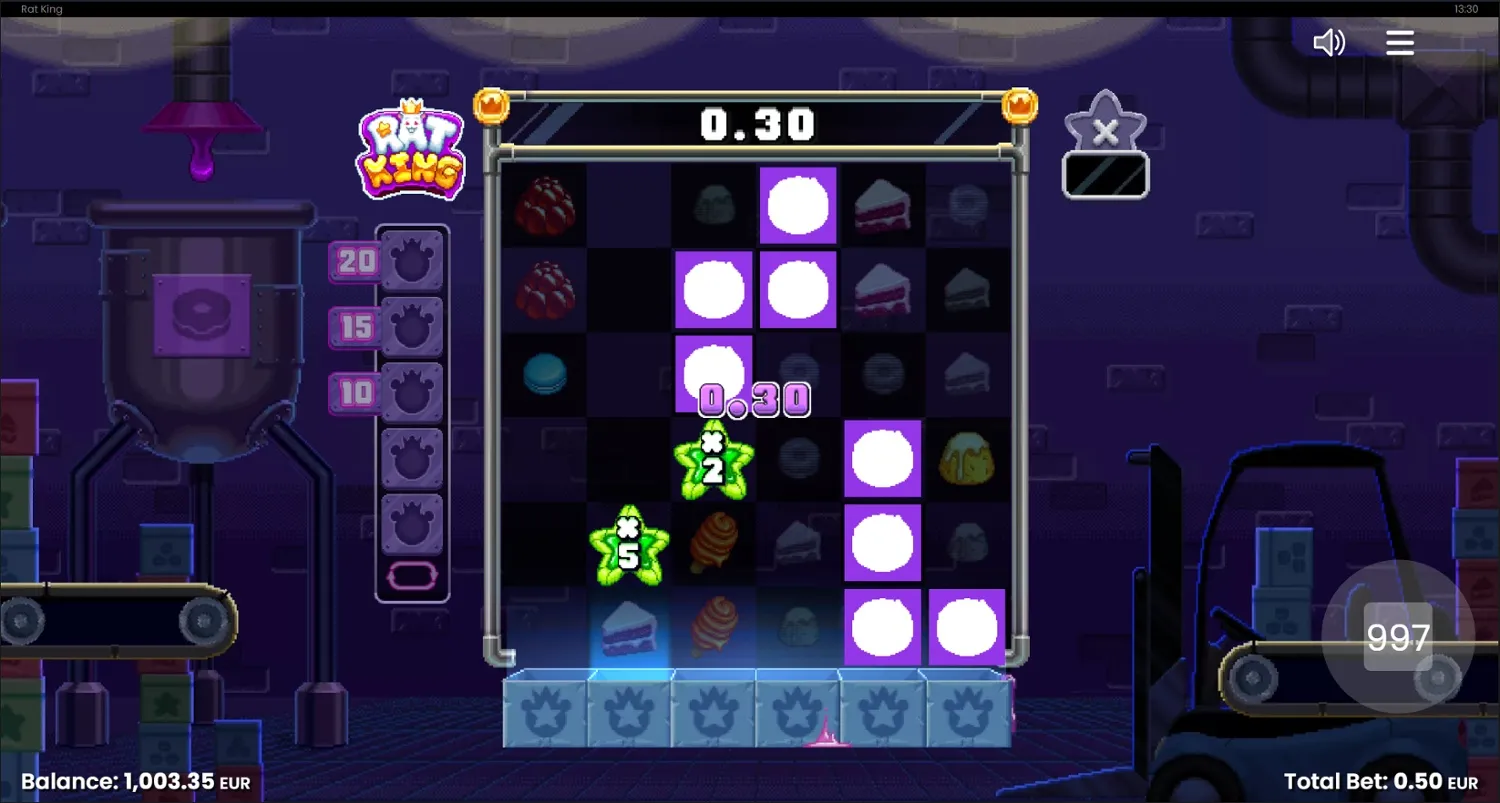Select the x5 green multiplier star
1500x803 pixels.
[x=628, y=543]
